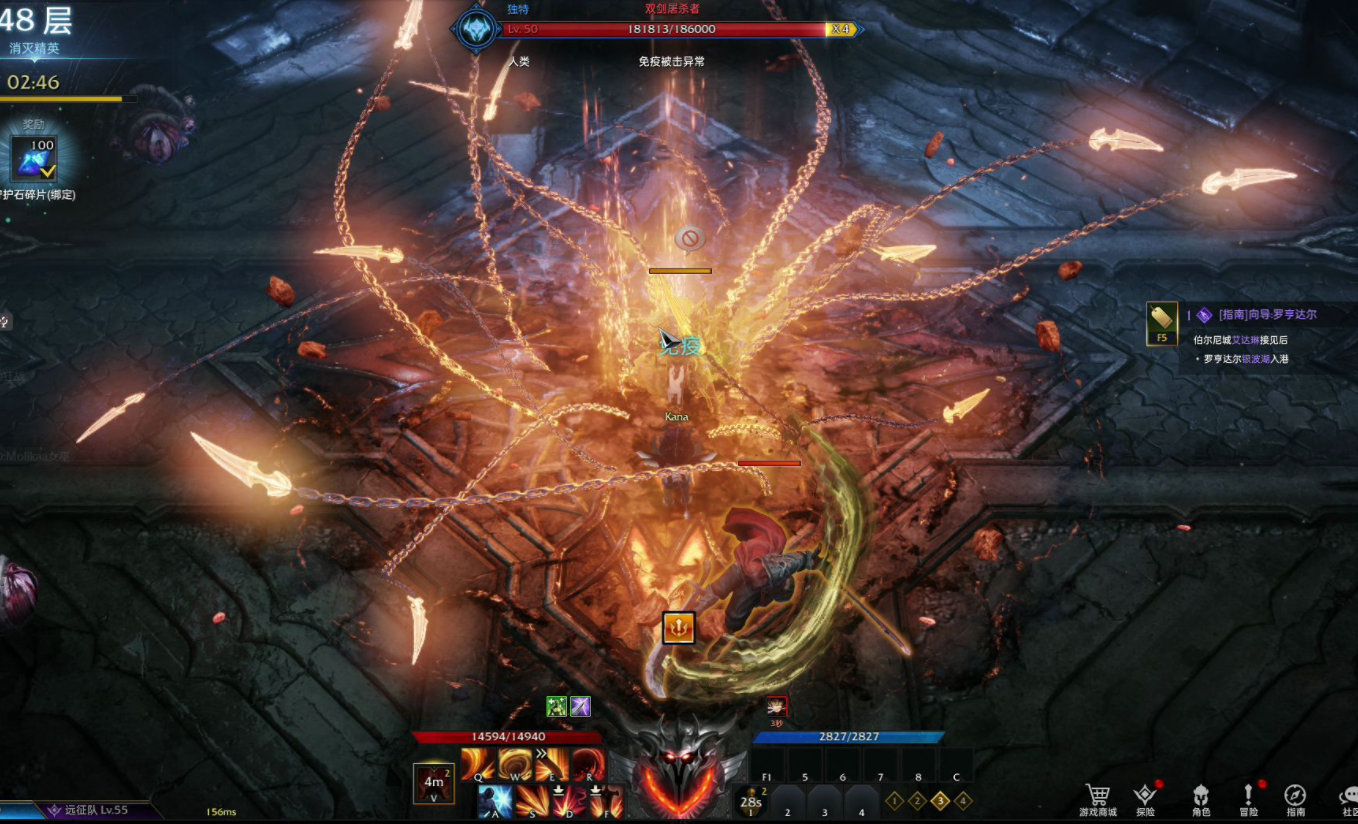Screen dimensions: 1358x824
Task: Activate the S slash skill
Action: pos(532,801)
